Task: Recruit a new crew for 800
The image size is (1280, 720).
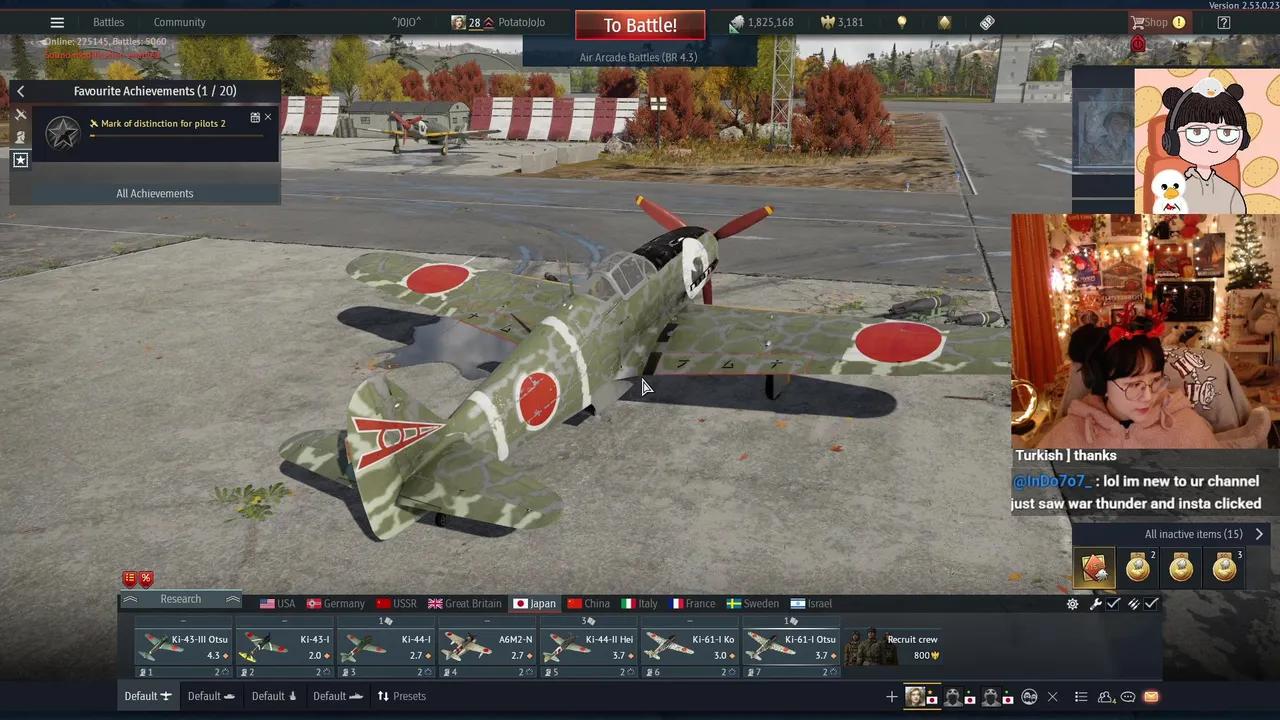Action: tap(893, 646)
